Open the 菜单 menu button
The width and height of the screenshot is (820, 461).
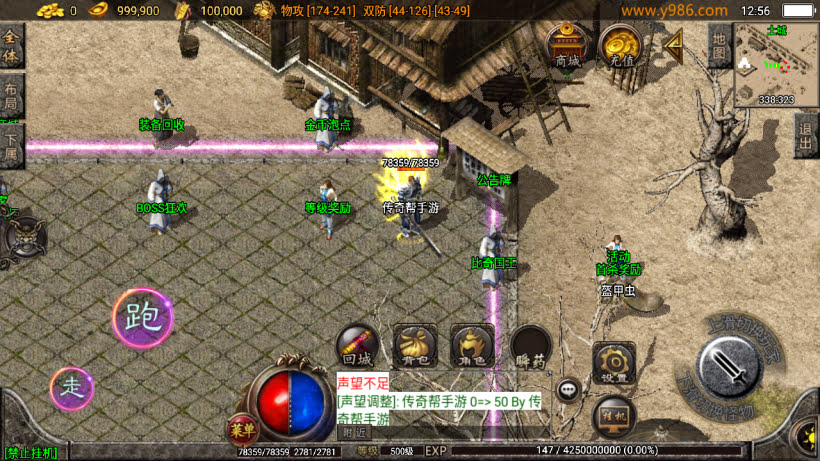pyautogui.click(x=243, y=429)
